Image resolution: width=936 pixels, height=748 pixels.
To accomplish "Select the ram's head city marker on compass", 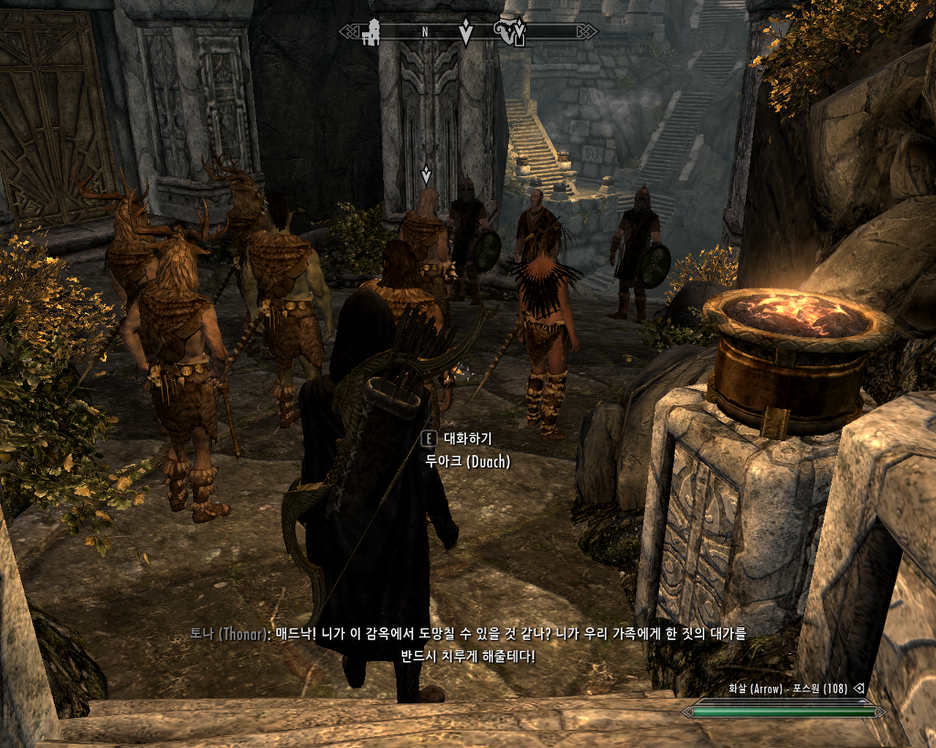I will click(x=510, y=33).
